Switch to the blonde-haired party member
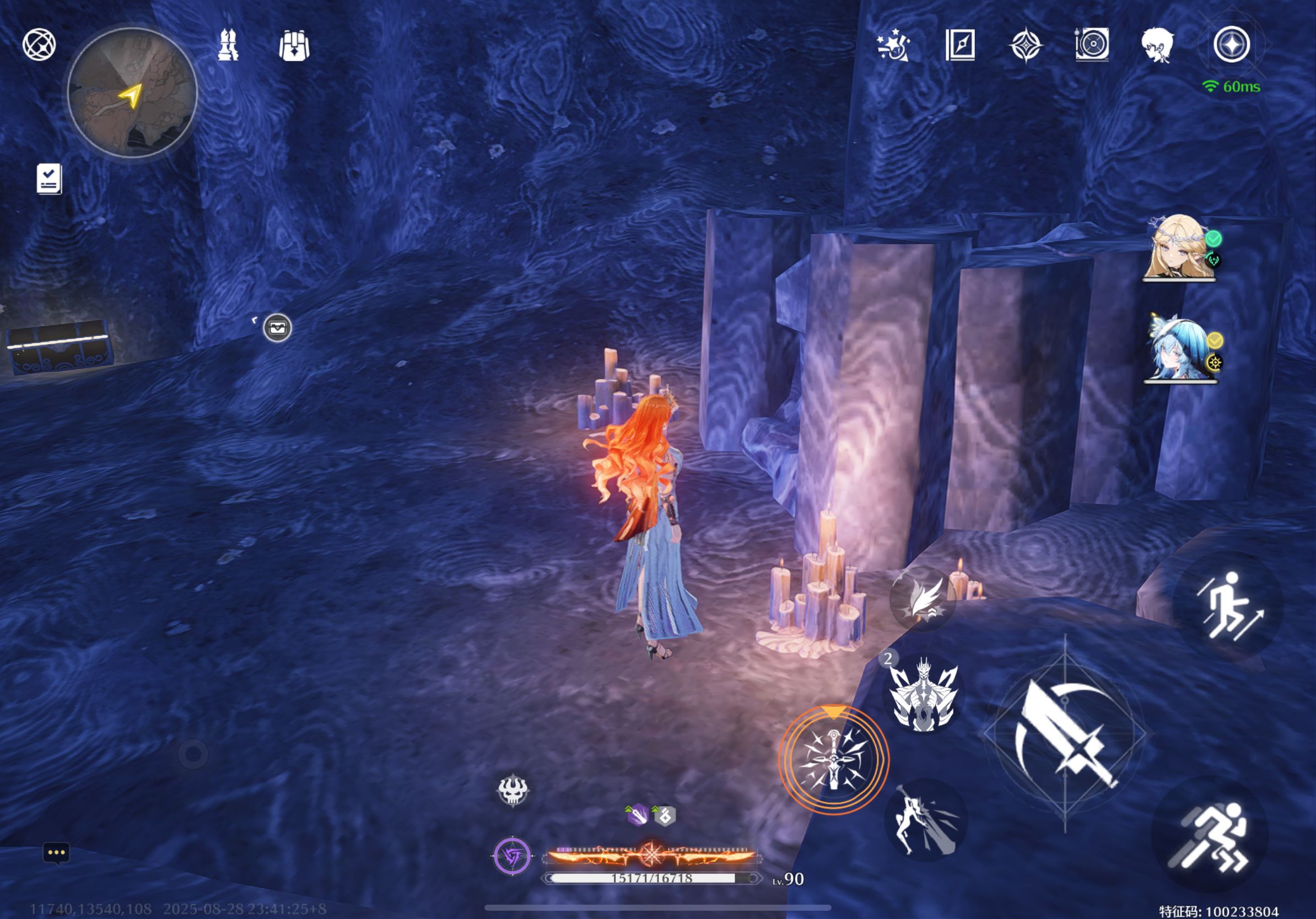This screenshot has width=1316, height=919. [1179, 247]
